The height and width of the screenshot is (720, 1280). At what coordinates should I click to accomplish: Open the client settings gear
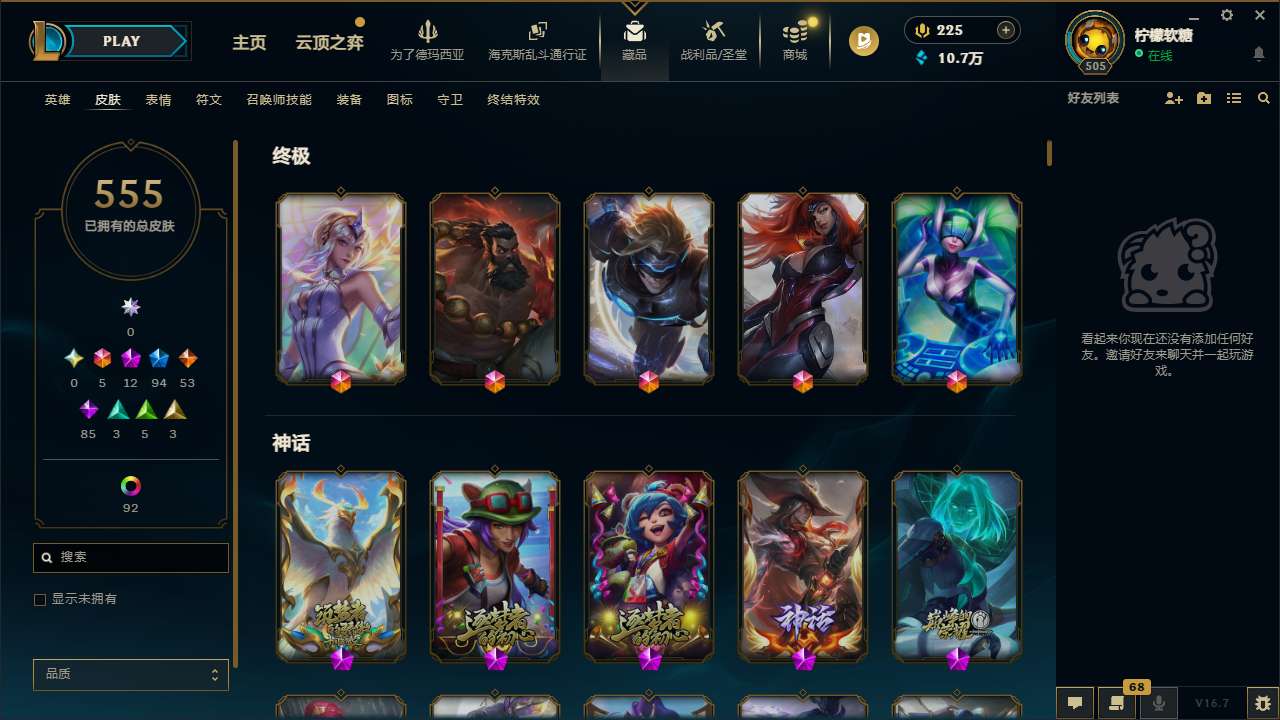(x=1226, y=16)
